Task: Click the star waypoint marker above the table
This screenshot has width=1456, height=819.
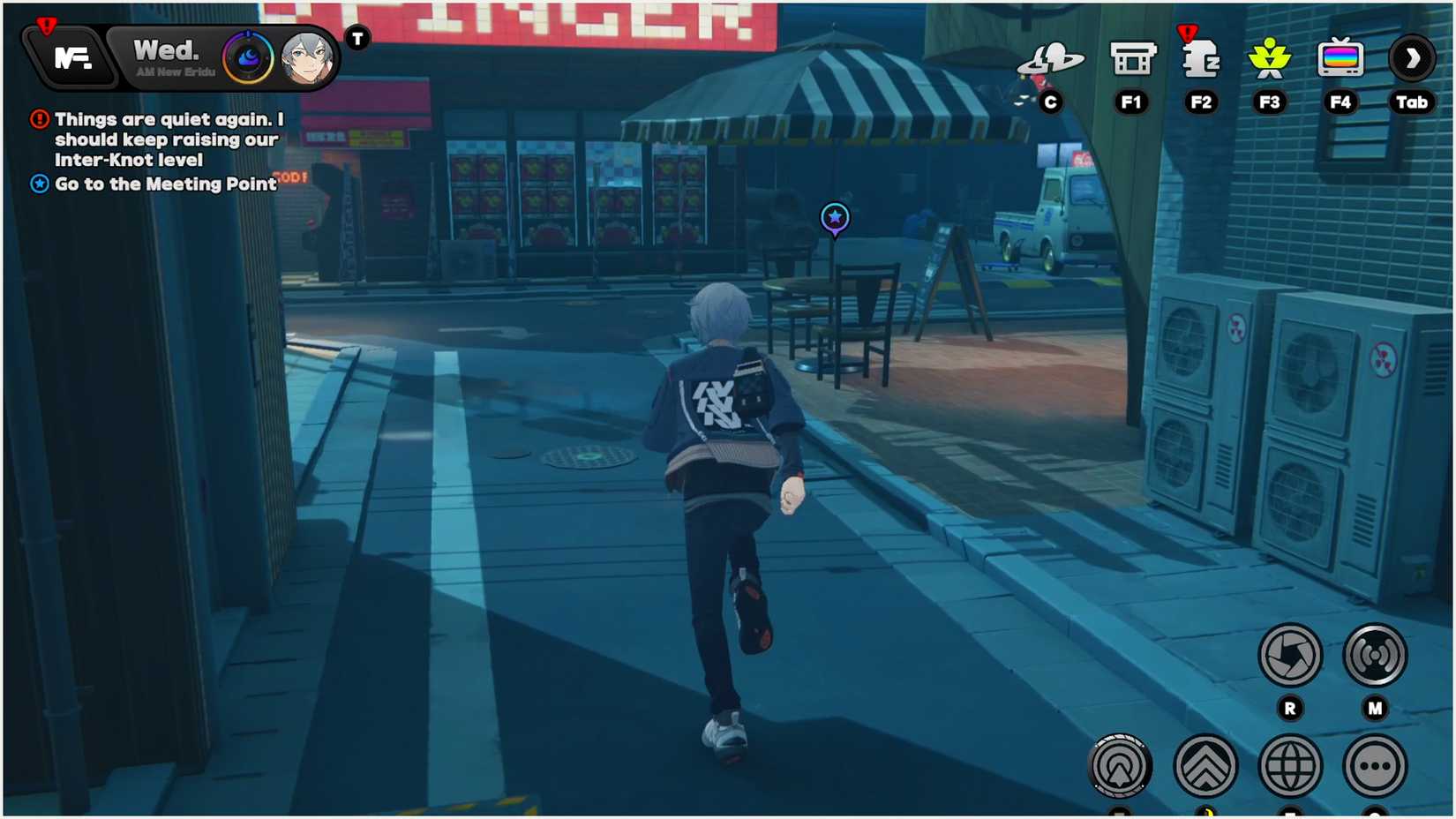Action: pyautogui.click(x=833, y=218)
